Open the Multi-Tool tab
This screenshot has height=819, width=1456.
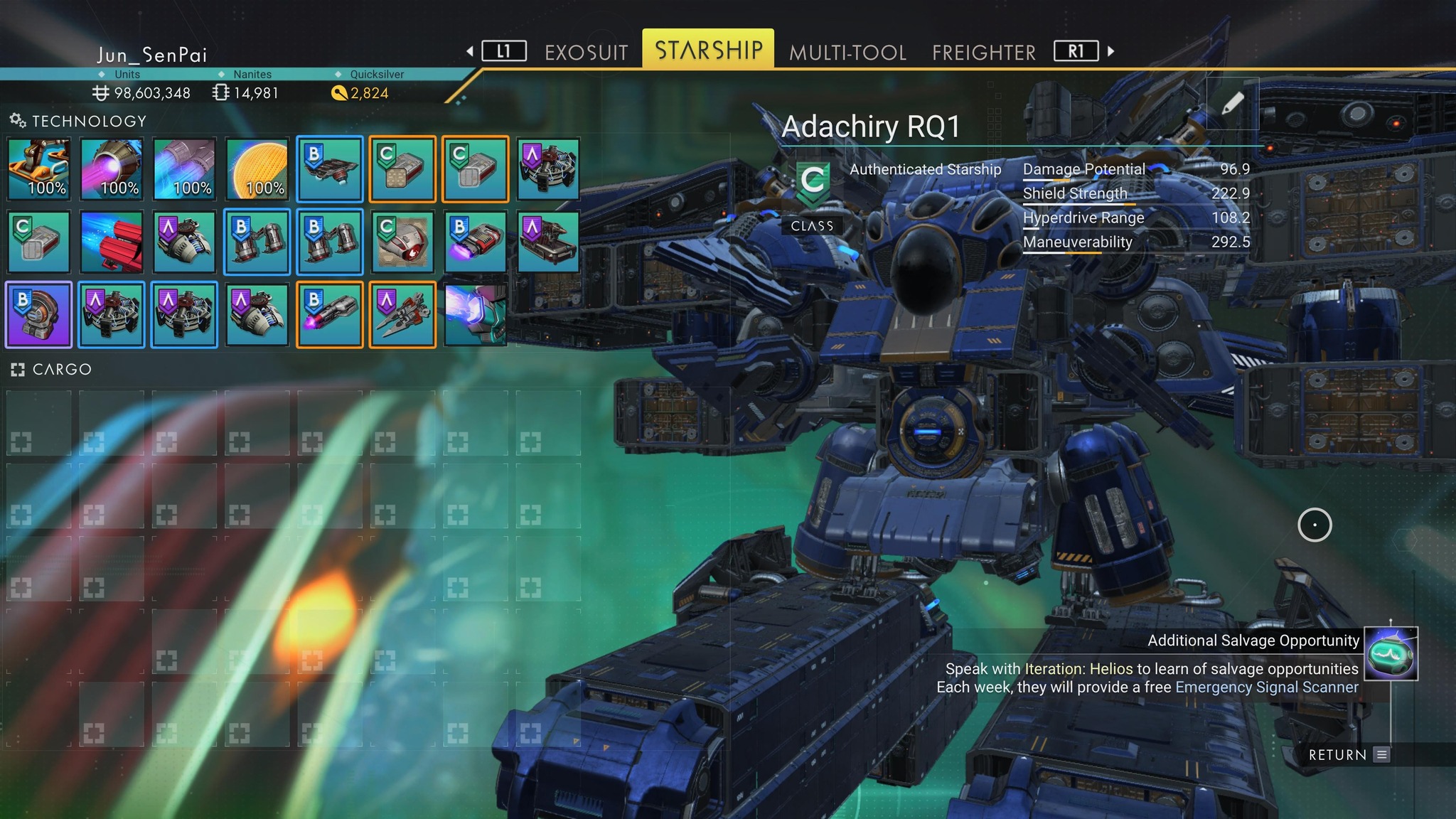(847, 52)
